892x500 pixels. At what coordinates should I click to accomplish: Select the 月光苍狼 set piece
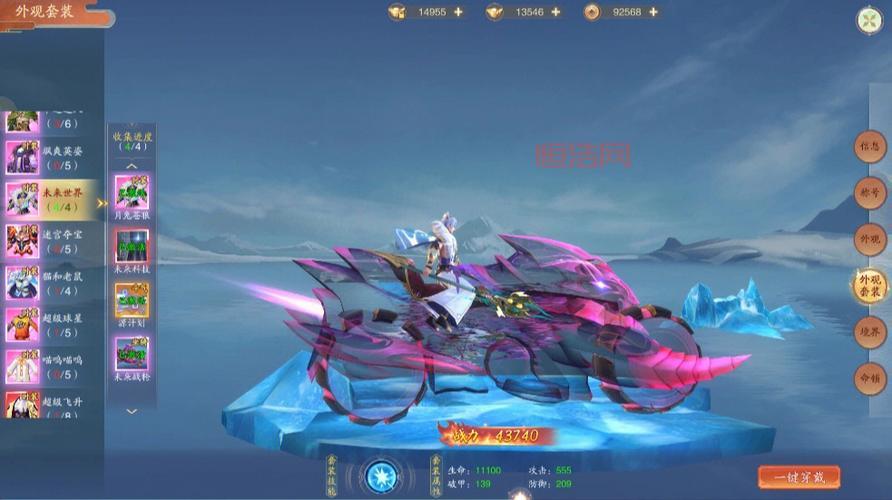[x=132, y=192]
